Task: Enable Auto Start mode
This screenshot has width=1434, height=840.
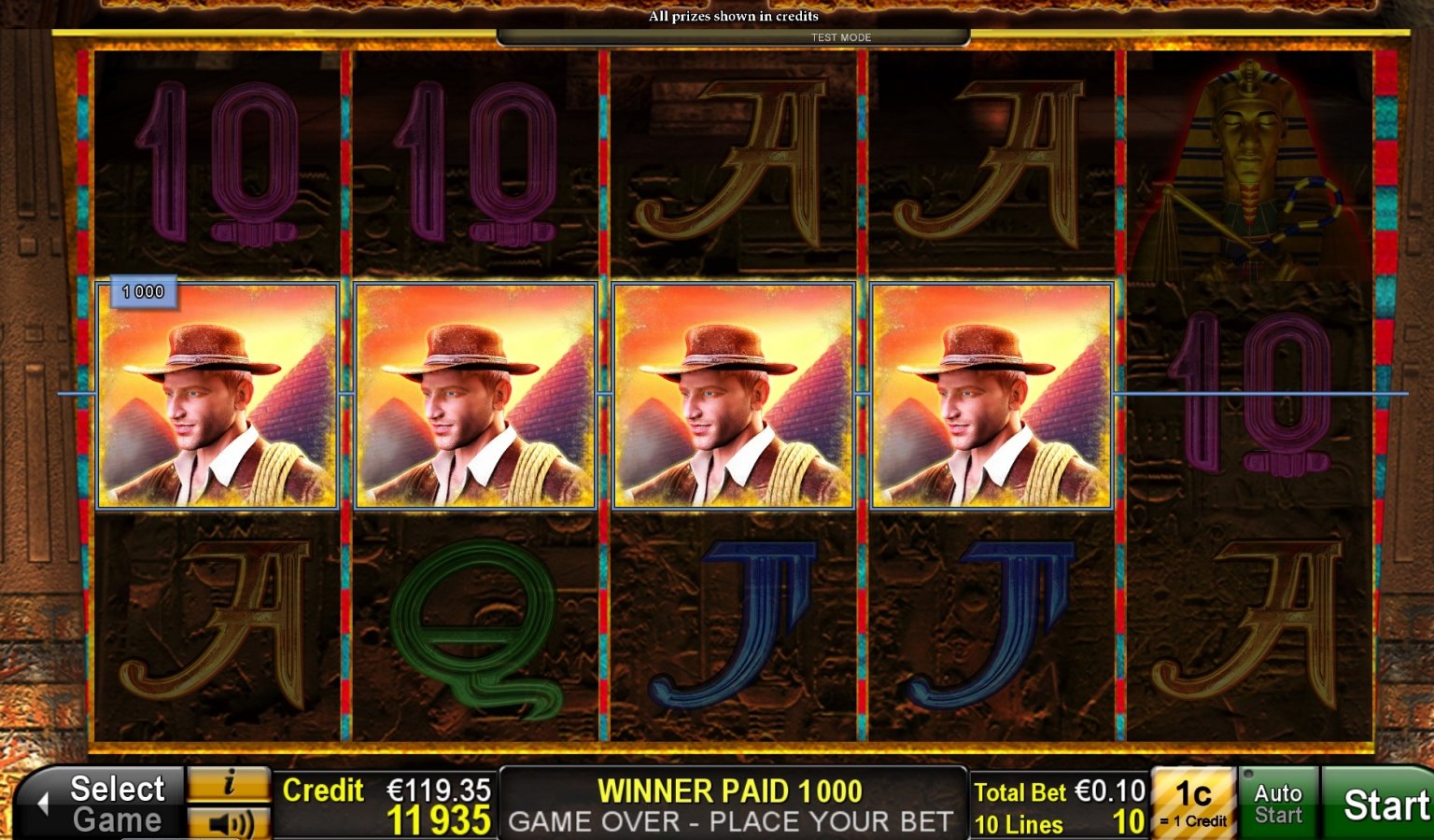Action: coord(1278,803)
